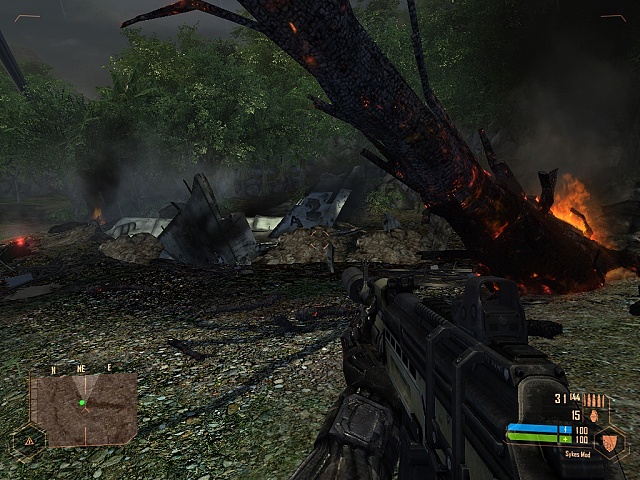This screenshot has width=640, height=480.
Task: Open the armor shield suit mode hexagon
Action: [610, 442]
